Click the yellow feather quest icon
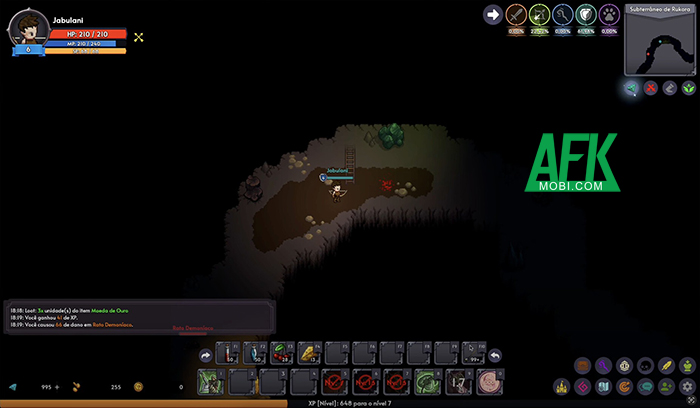Screen dimensions: 700x408 coord(666,365)
